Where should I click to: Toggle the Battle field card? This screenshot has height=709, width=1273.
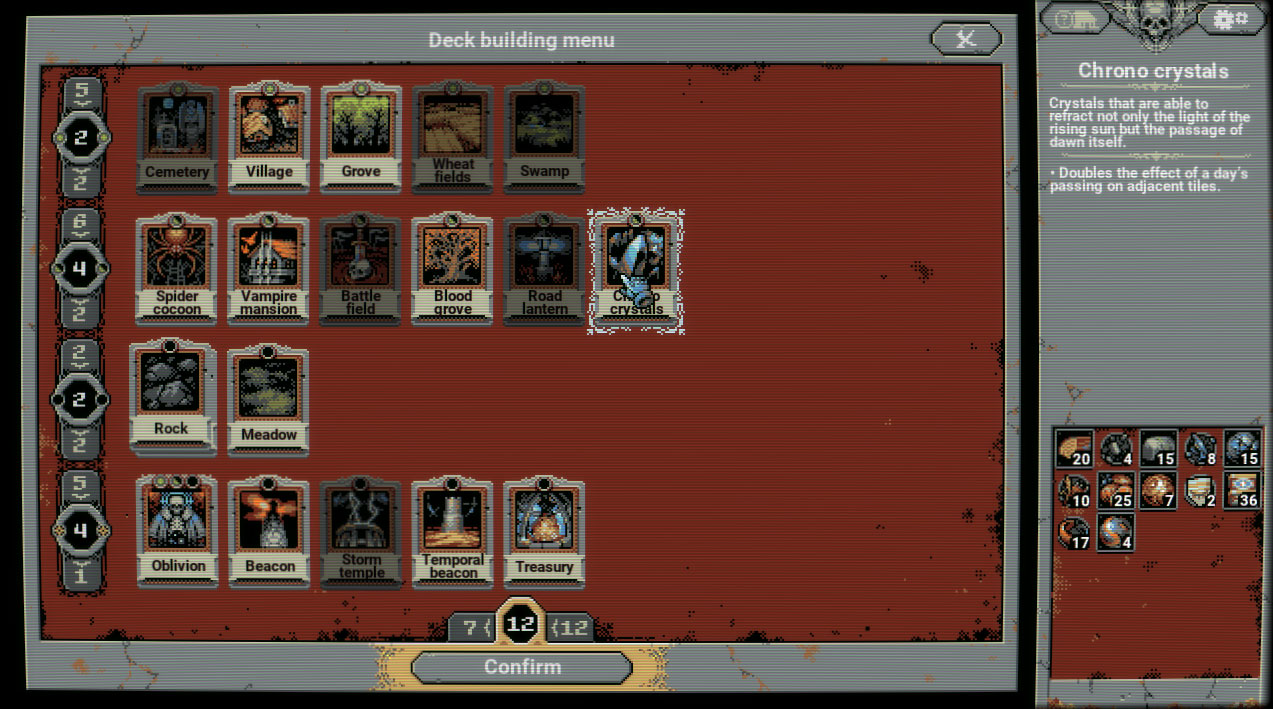click(361, 268)
